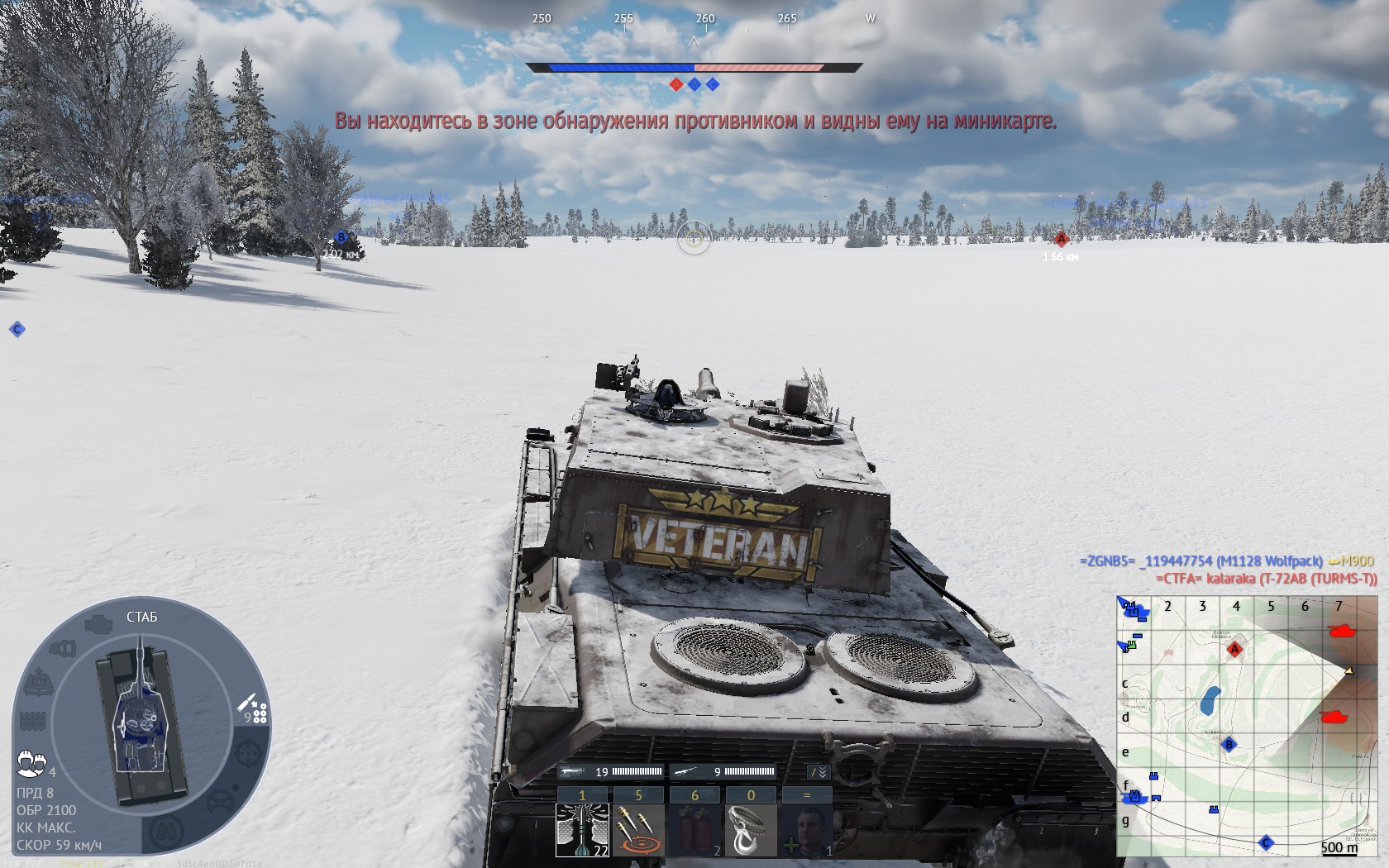The height and width of the screenshot is (868, 1389).
Task: Select the tow rope hook icon
Action: tap(751, 830)
